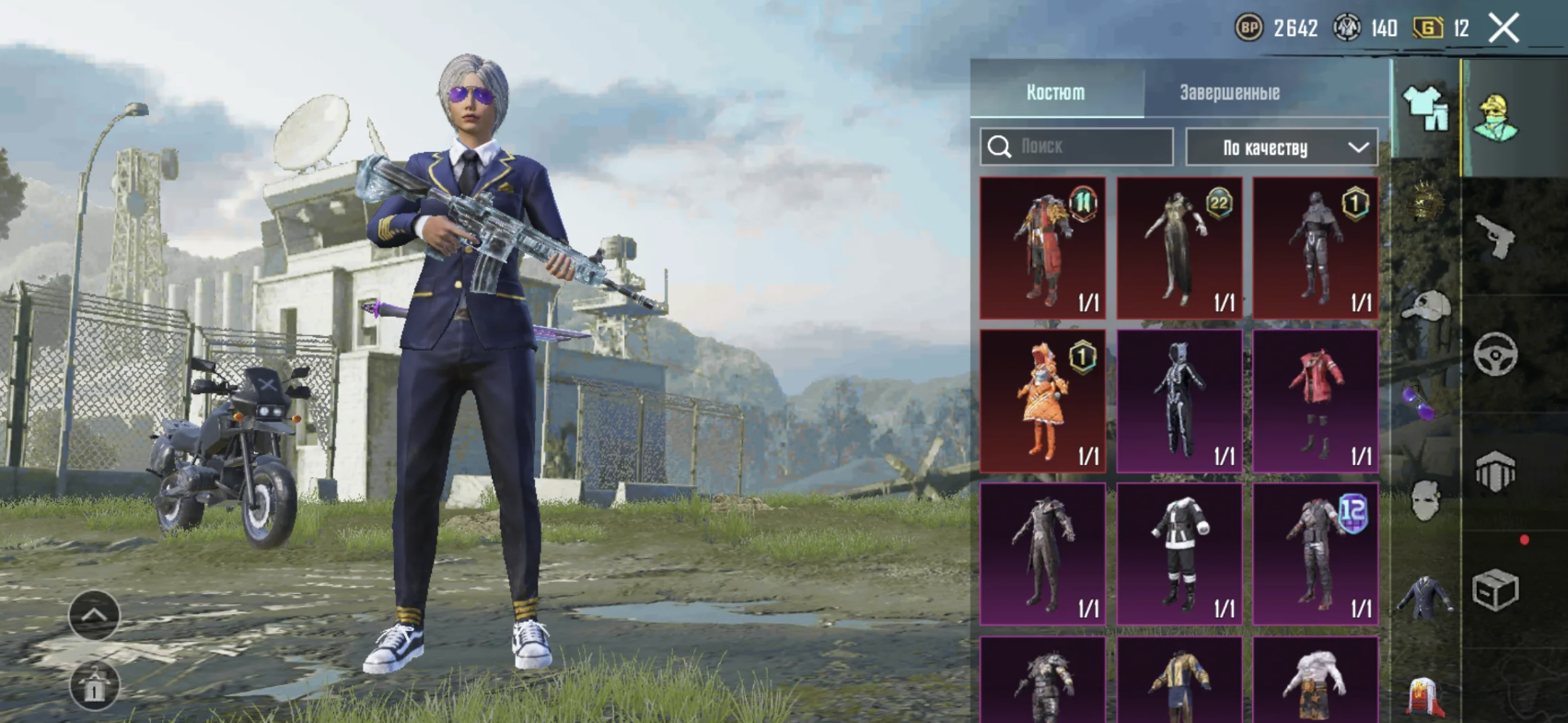The image size is (1568, 723).
Task: Open the По качеству sort dropdown
Action: (x=1282, y=147)
